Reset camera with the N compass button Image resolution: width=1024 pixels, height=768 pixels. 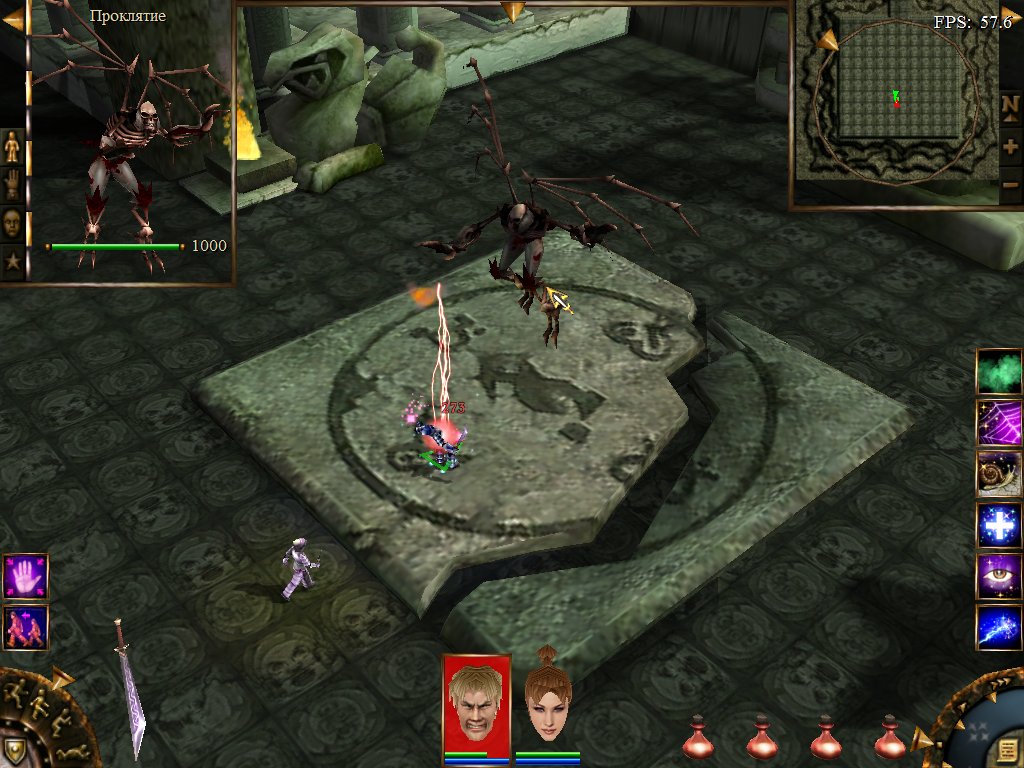coord(1010,105)
